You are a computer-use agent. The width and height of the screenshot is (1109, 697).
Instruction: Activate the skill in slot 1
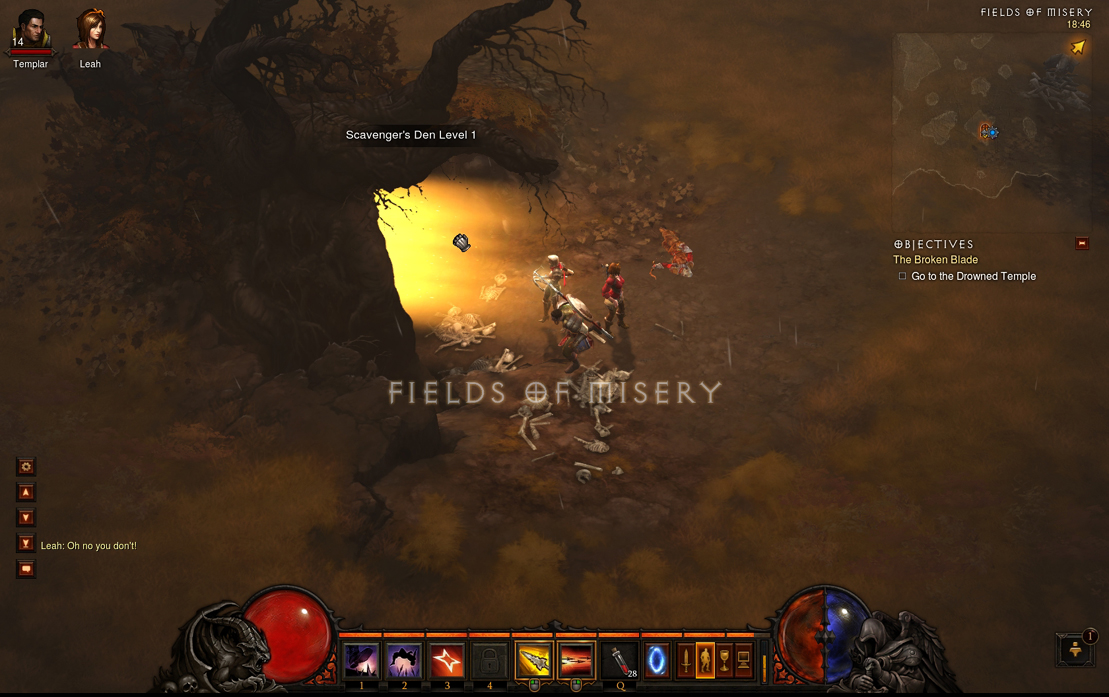pyautogui.click(x=361, y=661)
